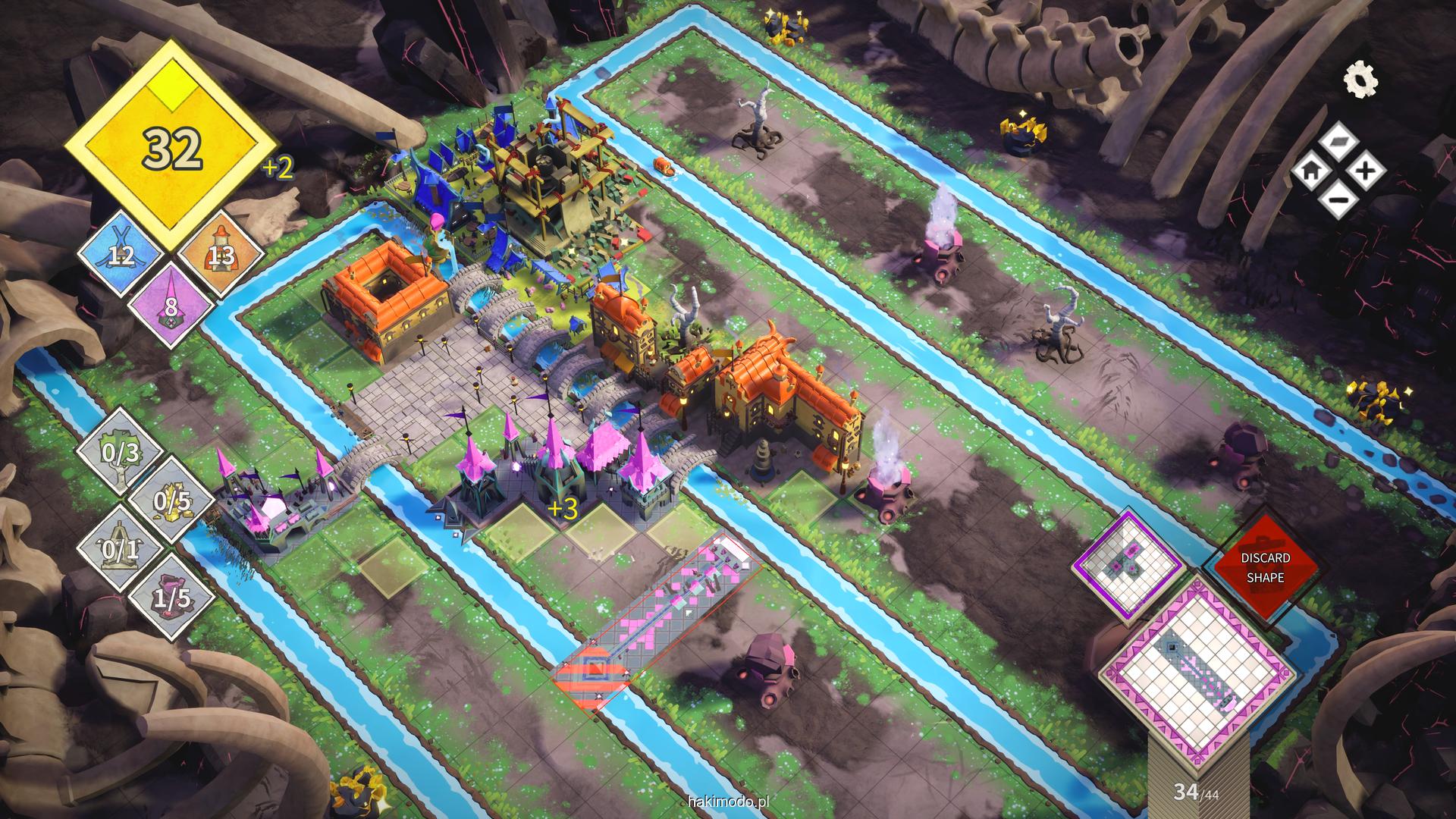This screenshot has height=819, width=1456.
Task: Open the gold ore objective showing 0/5
Action: [x=171, y=501]
